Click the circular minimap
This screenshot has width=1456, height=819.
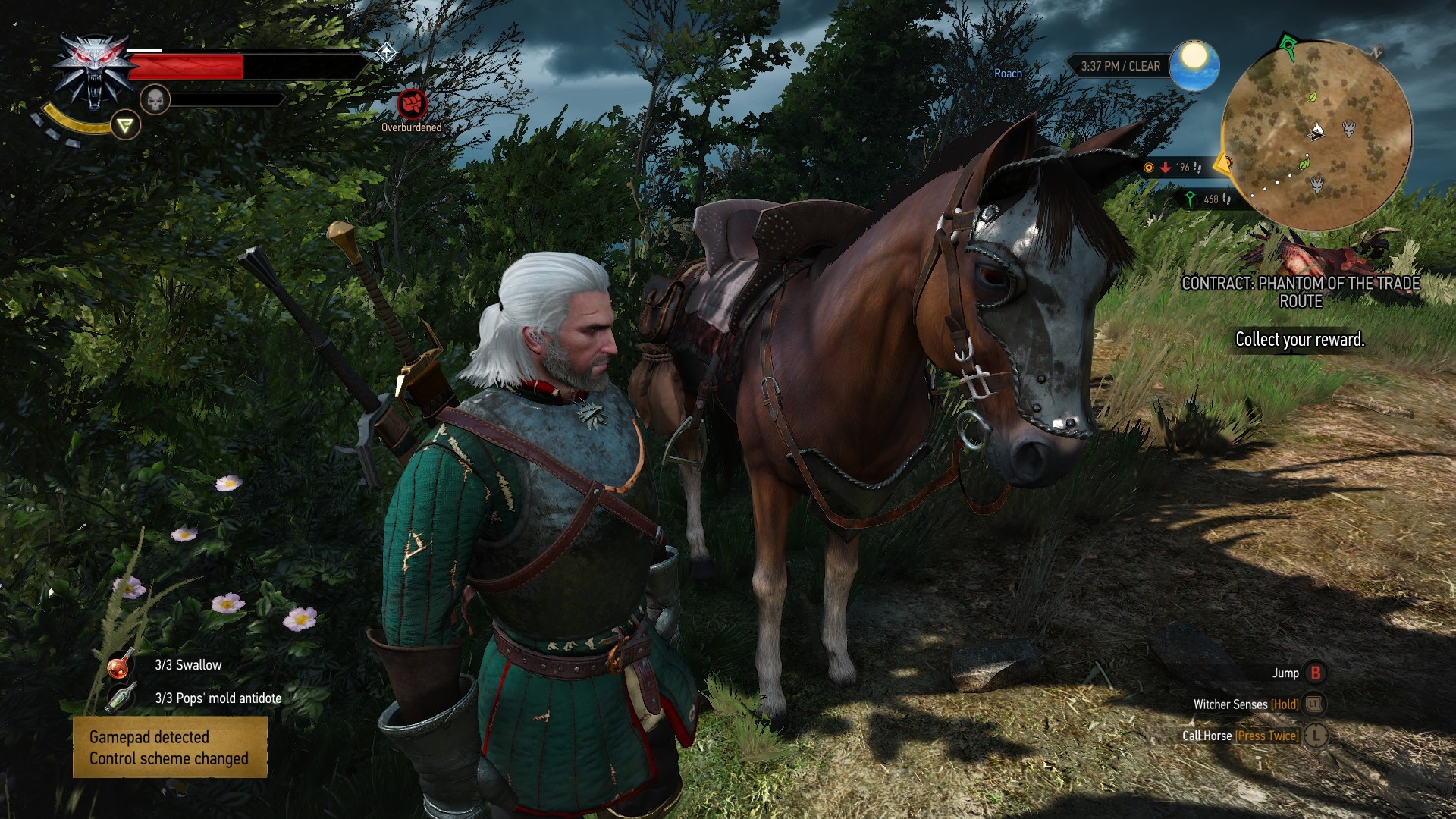pos(1318,135)
